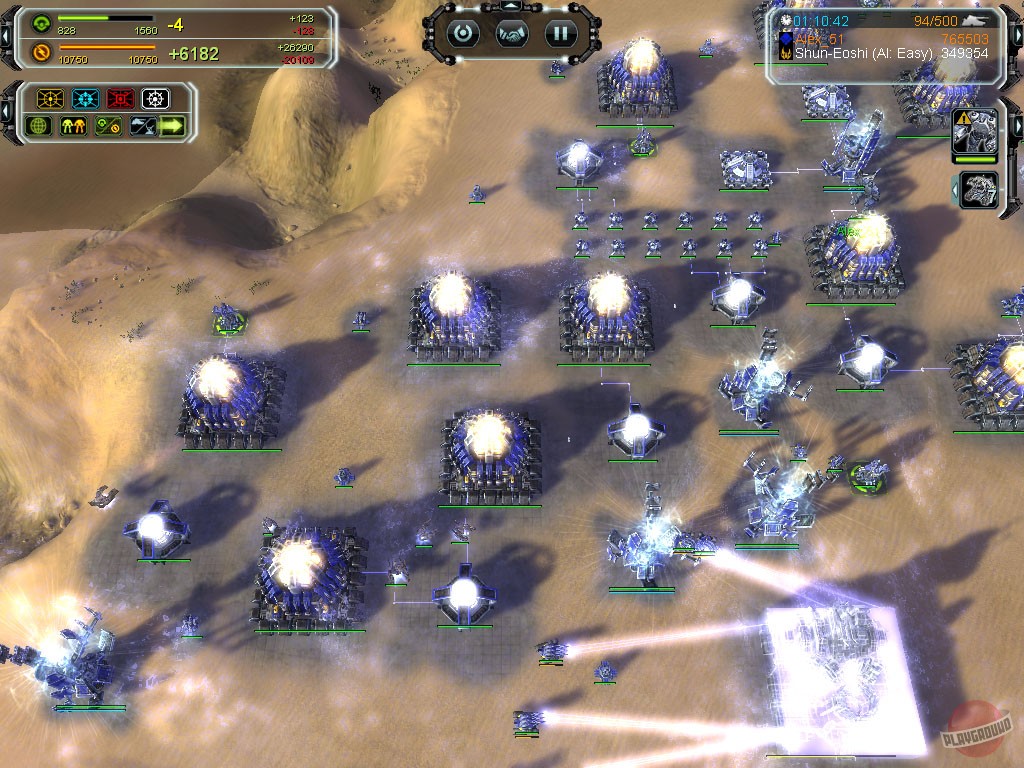Select the white crosshair overlay filter
The height and width of the screenshot is (768, 1024).
[x=155, y=99]
